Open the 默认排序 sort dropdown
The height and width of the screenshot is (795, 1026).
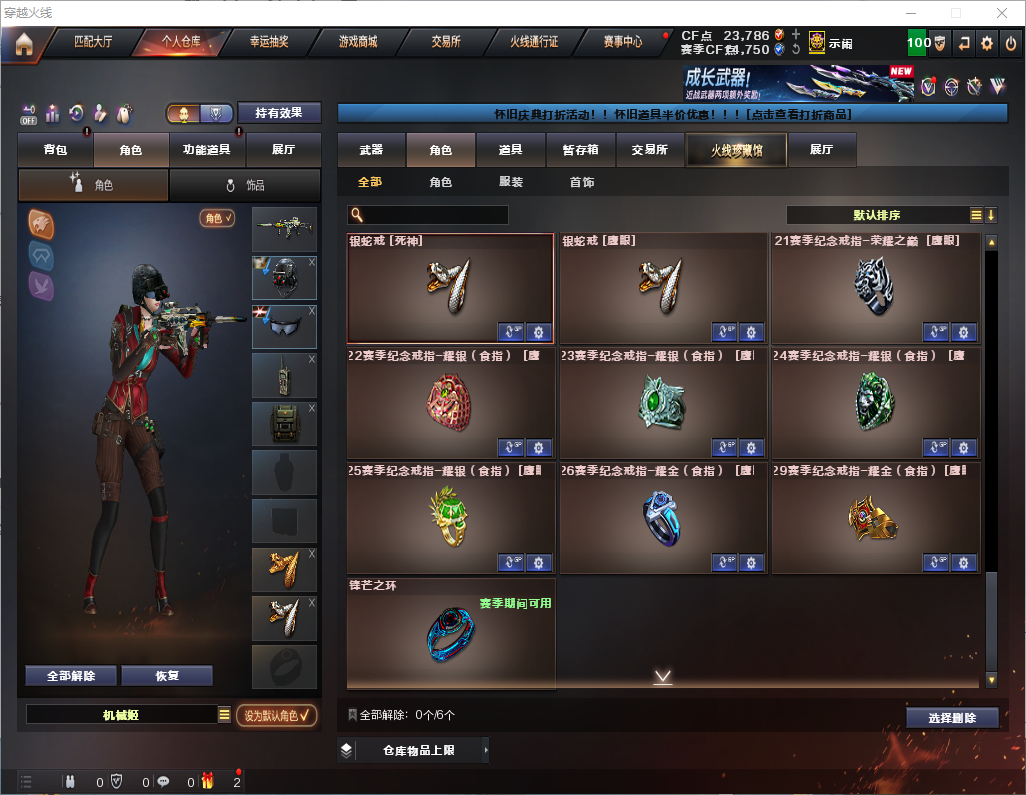click(877, 215)
